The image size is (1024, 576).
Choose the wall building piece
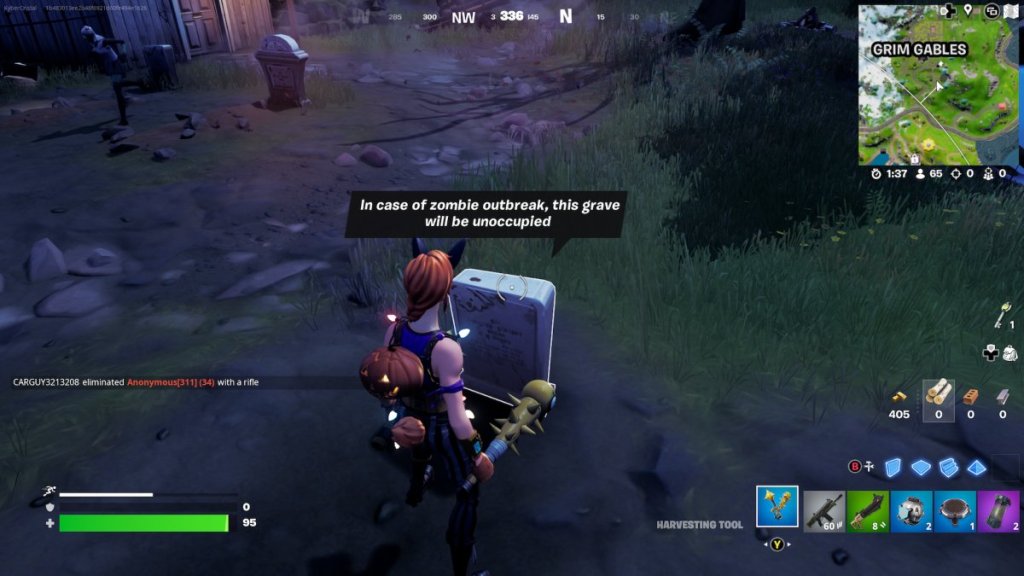(x=895, y=467)
